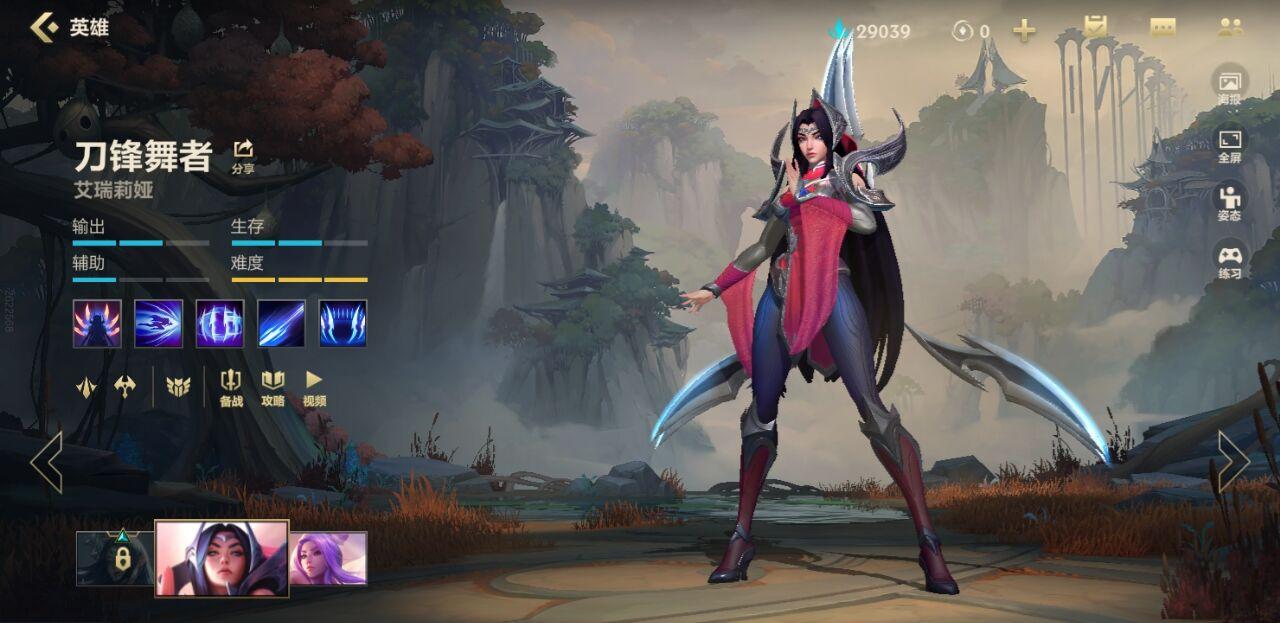Toggle 全屏 fullscreen view
1280x623 pixels.
coord(1230,145)
